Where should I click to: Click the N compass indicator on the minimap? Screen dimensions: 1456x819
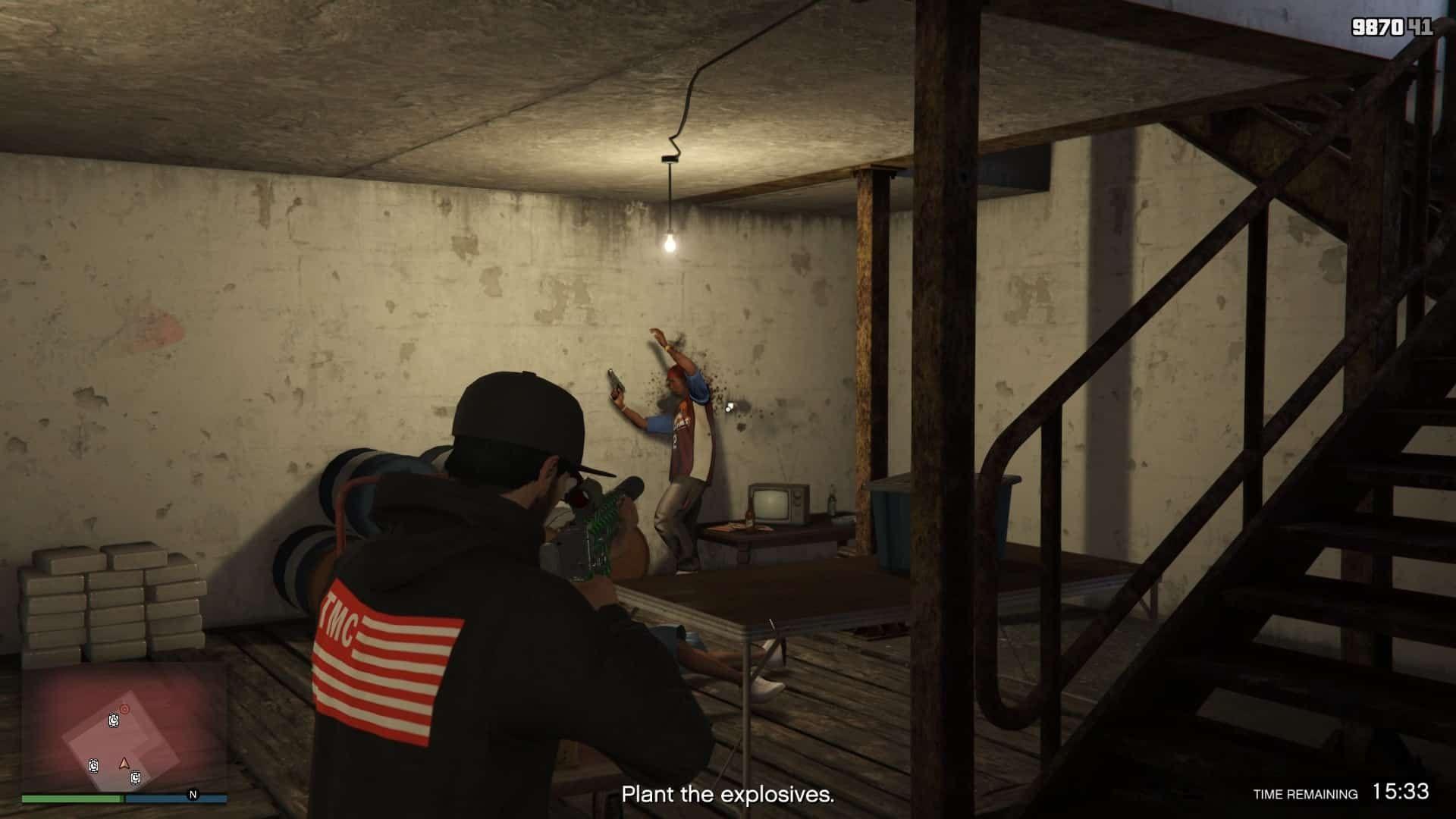(193, 795)
